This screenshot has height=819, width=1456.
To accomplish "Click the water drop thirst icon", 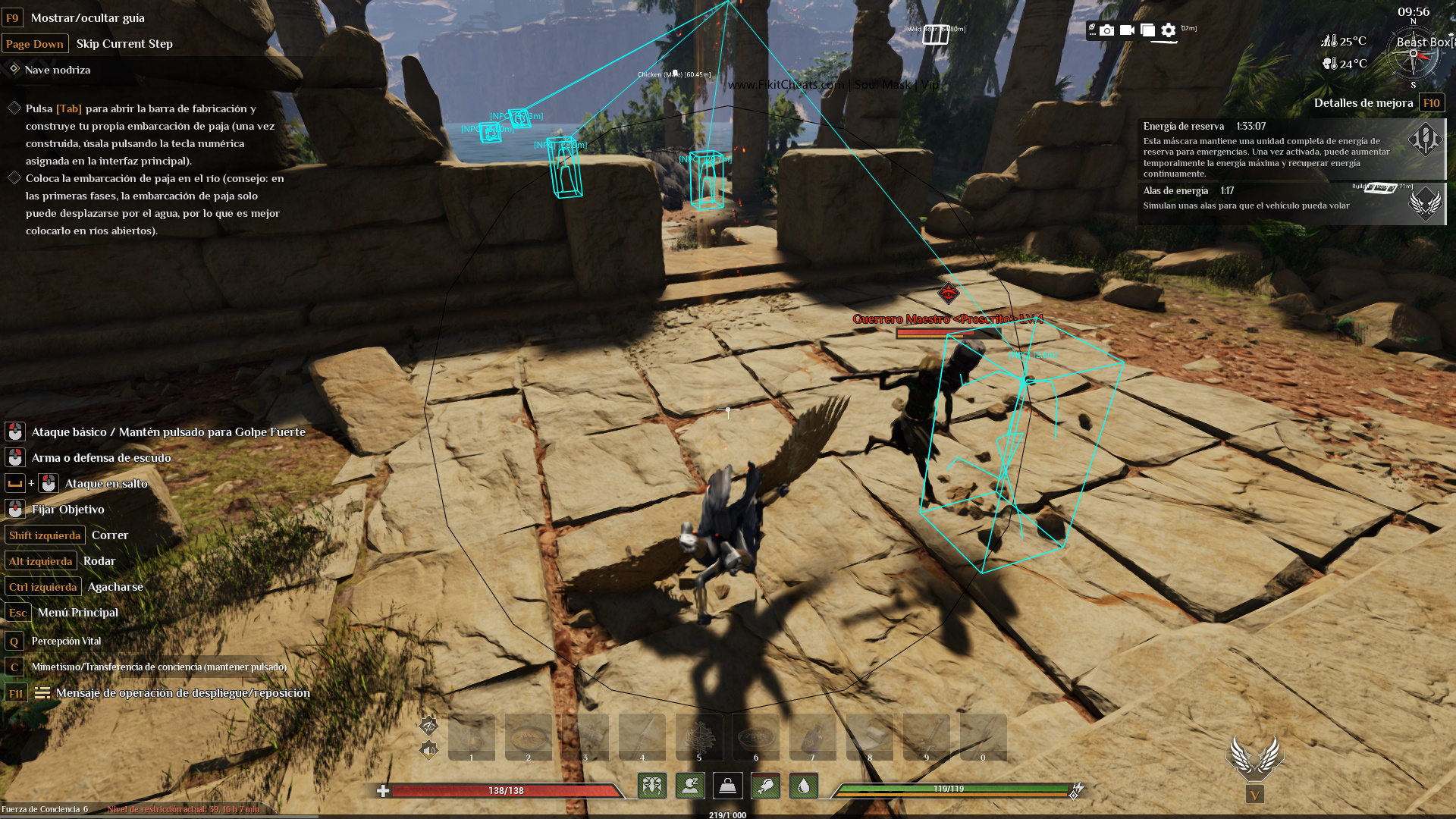I will click(803, 786).
